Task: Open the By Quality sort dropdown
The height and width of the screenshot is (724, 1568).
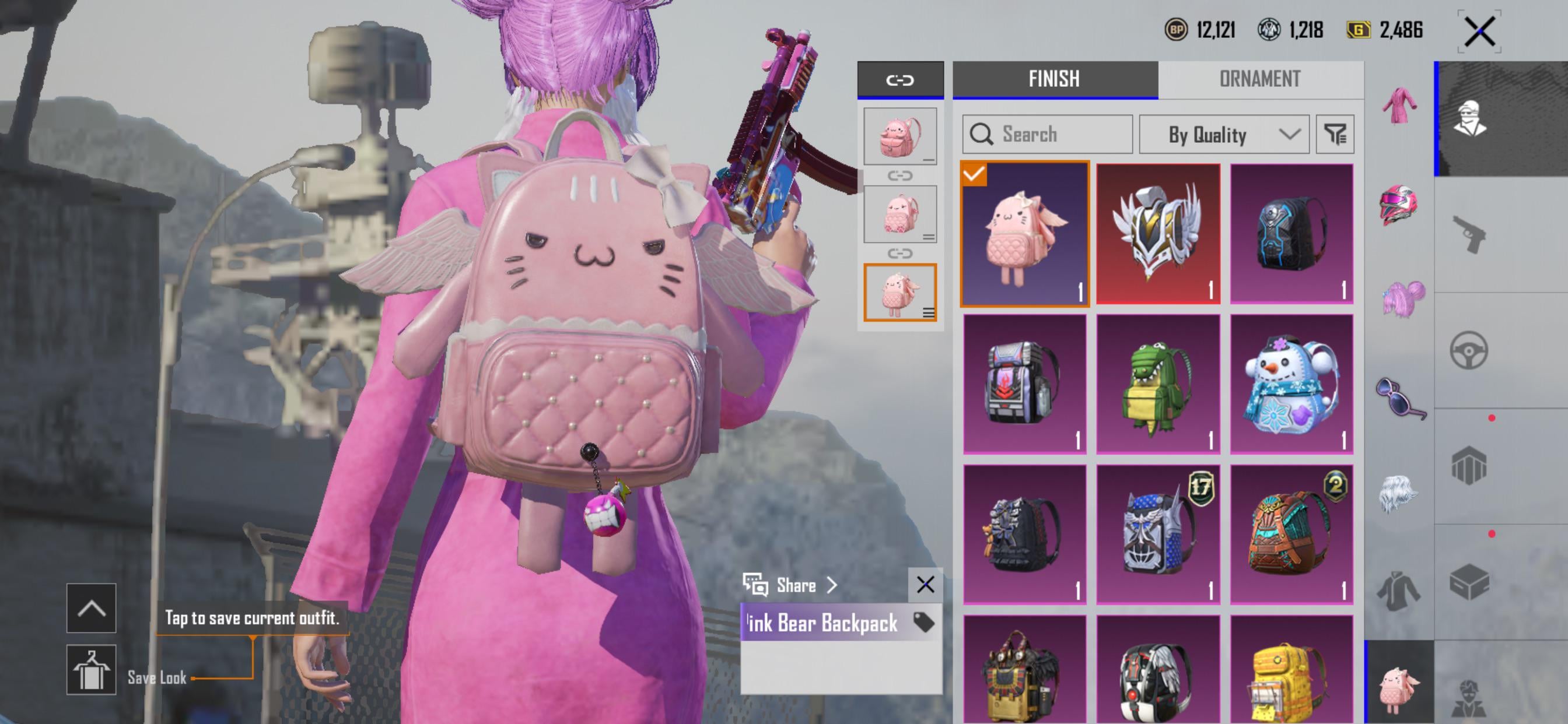Action: (1223, 134)
